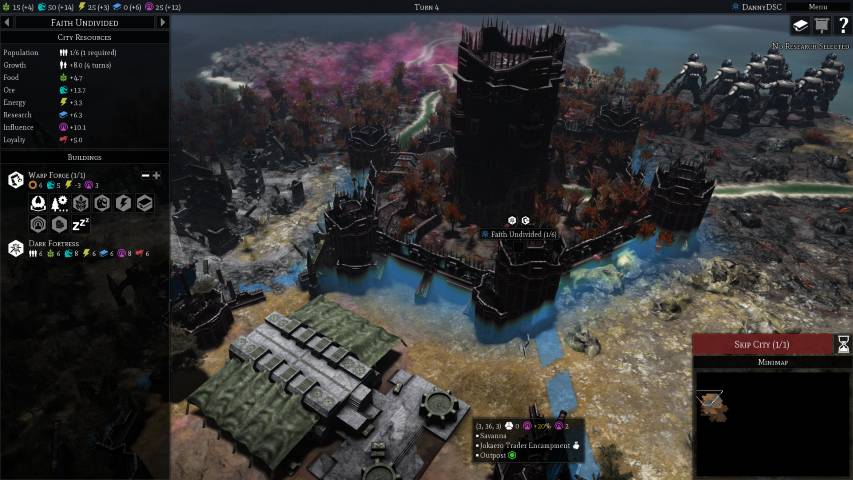This screenshot has height=480, width=853.
Task: Click the Warp Forge minus button
Action: point(145,176)
